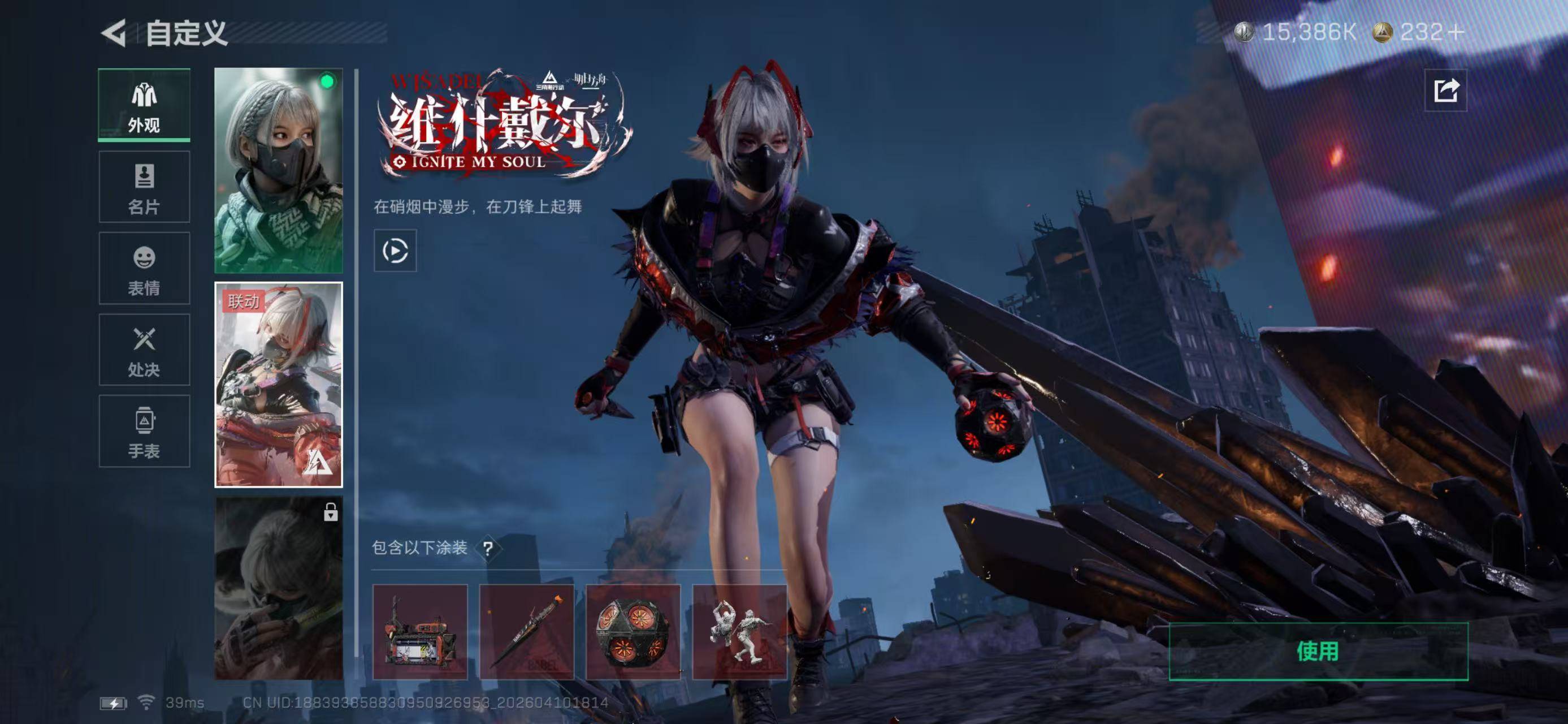Show help for 包含以下涂装
Viewport: 1568px width, 724px height.
(x=488, y=549)
